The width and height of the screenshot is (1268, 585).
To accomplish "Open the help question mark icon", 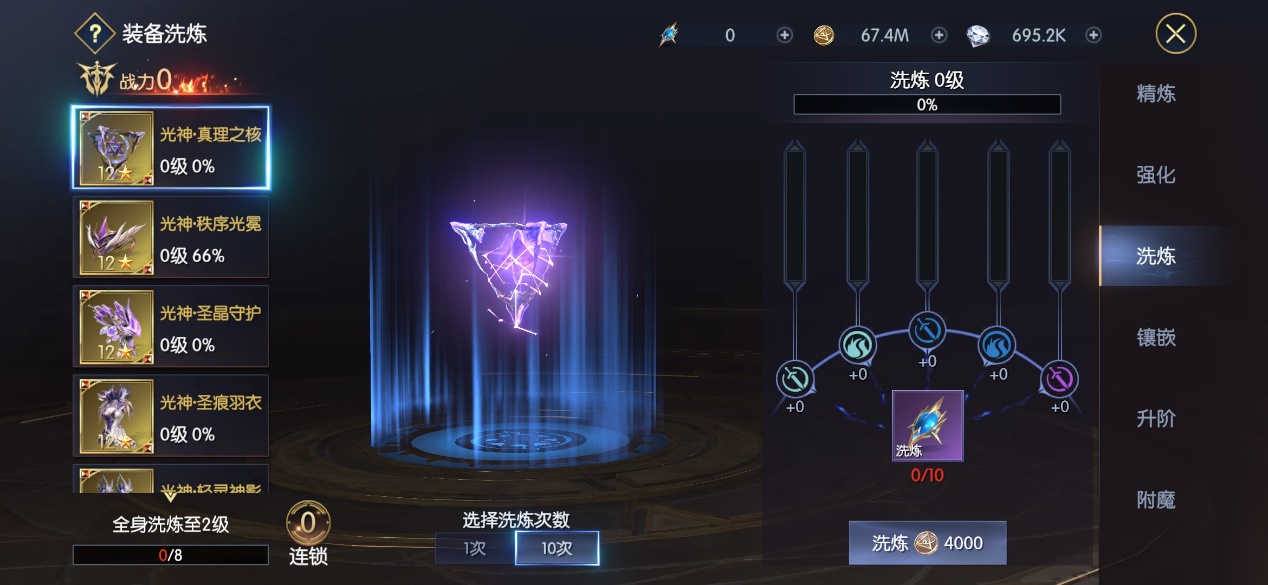I will click(95, 34).
